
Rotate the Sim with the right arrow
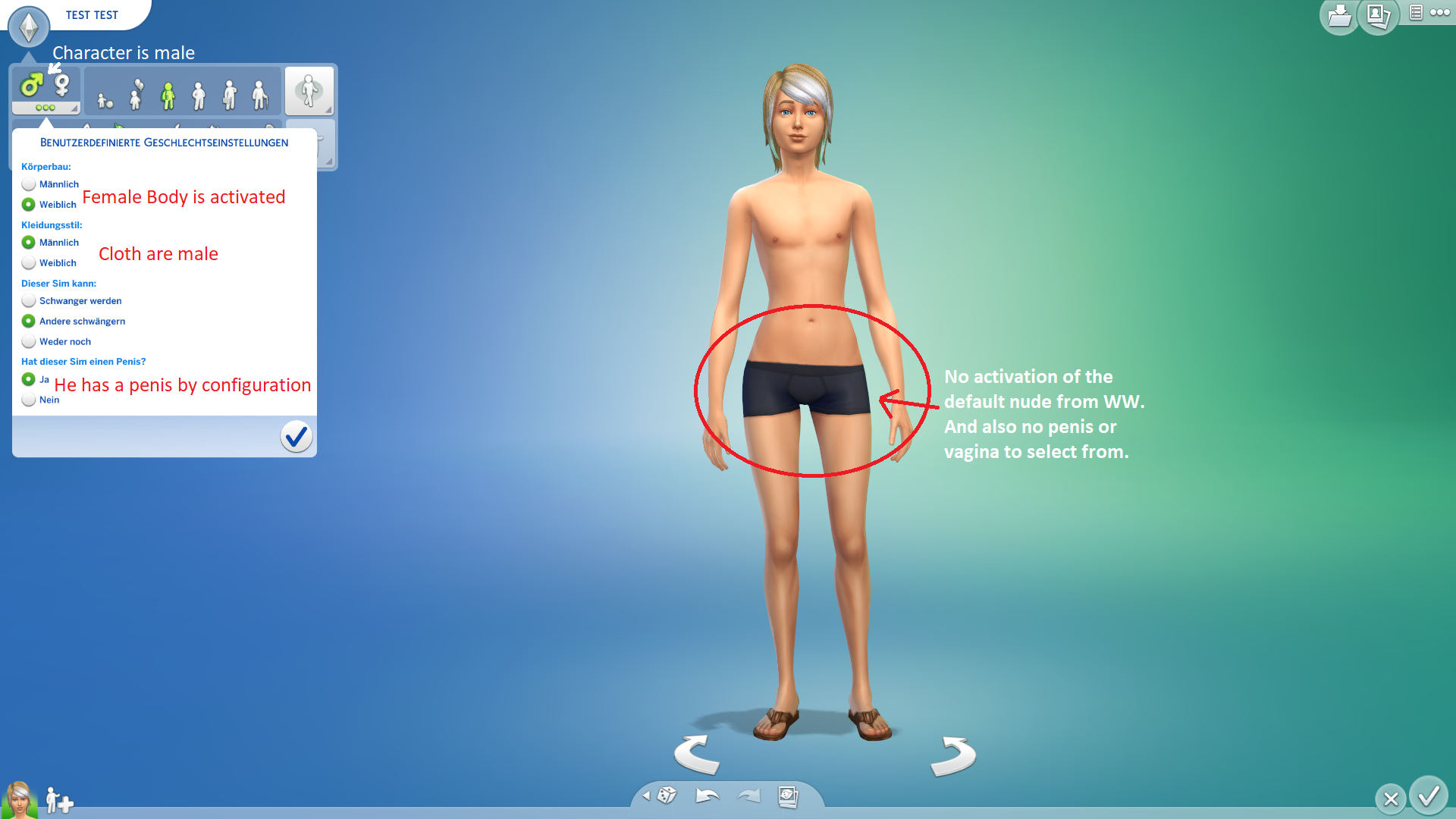click(953, 755)
